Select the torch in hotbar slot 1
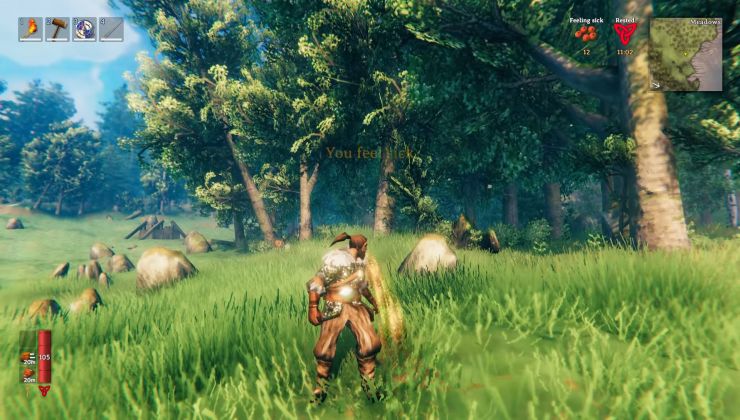This screenshot has width=740, height=420. pos(30,29)
